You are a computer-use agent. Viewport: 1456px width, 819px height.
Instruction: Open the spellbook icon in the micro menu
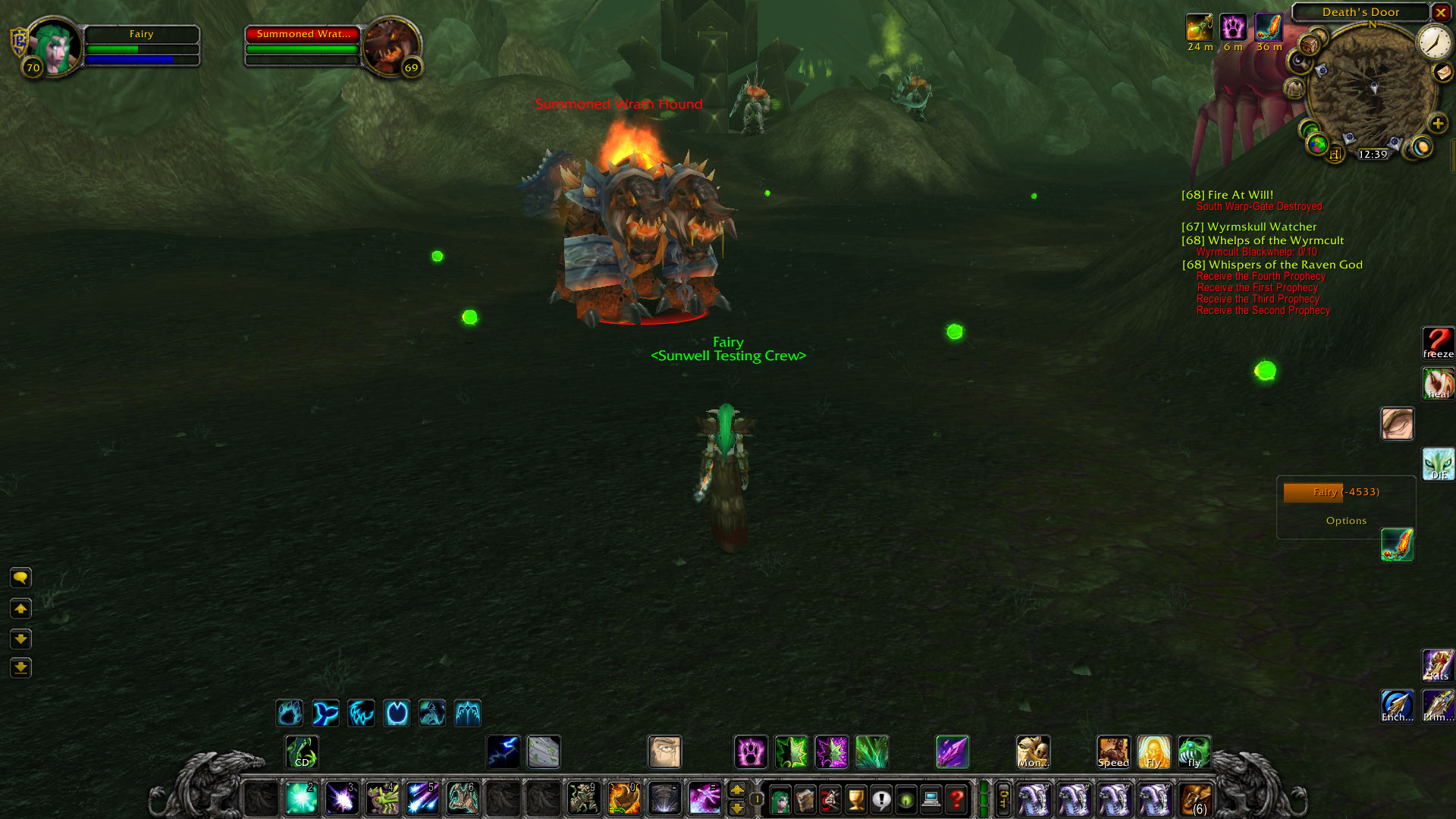805,800
